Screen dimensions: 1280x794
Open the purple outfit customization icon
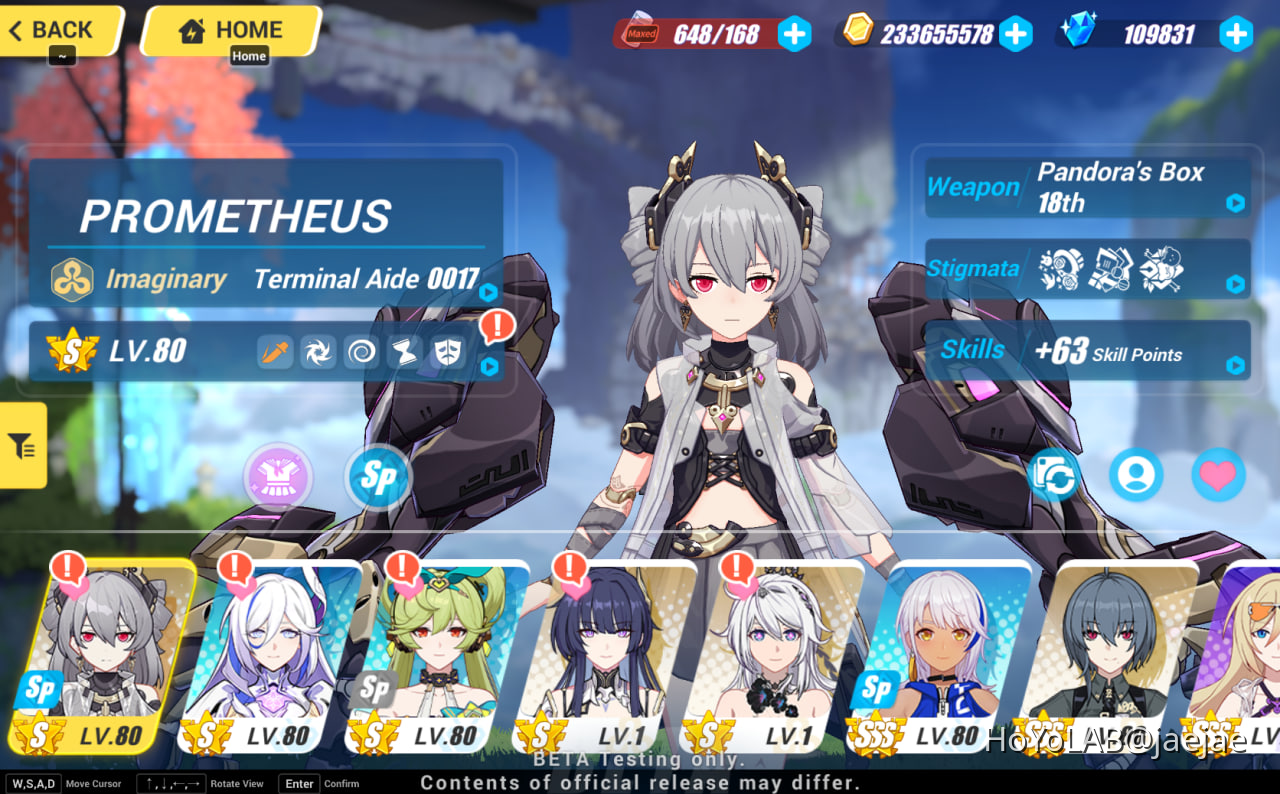tap(277, 478)
